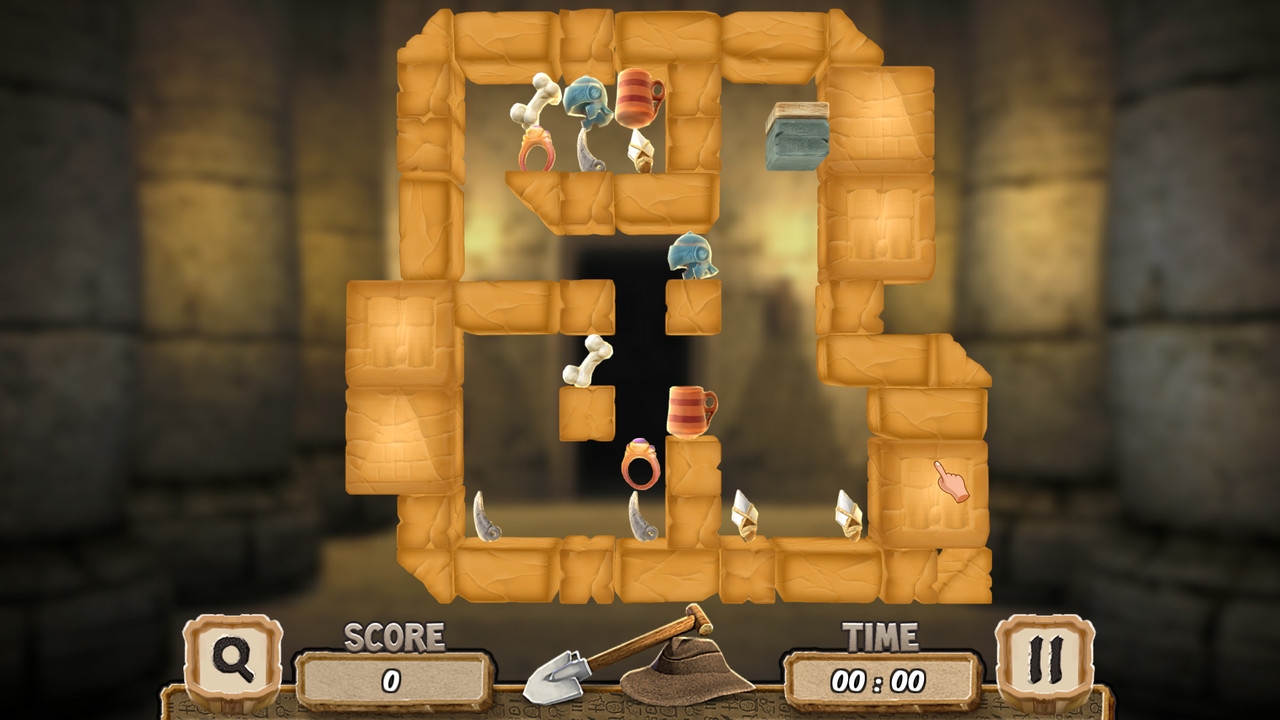Select the curved horn in the top group
This screenshot has width=1280, height=720.
pos(590,150)
